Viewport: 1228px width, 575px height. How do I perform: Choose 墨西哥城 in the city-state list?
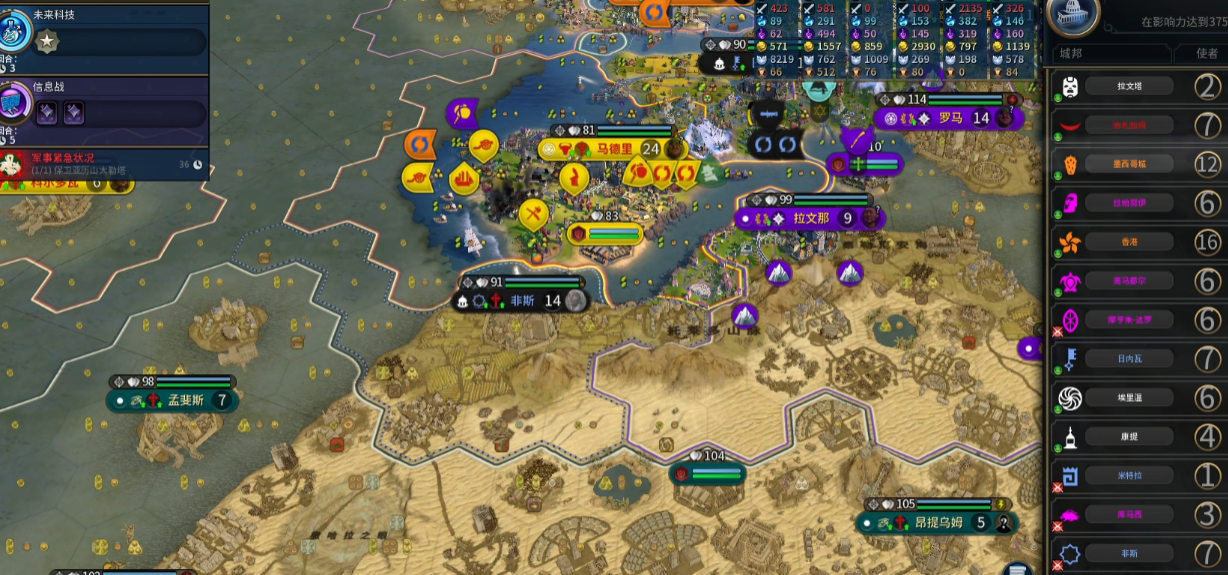coord(1129,164)
